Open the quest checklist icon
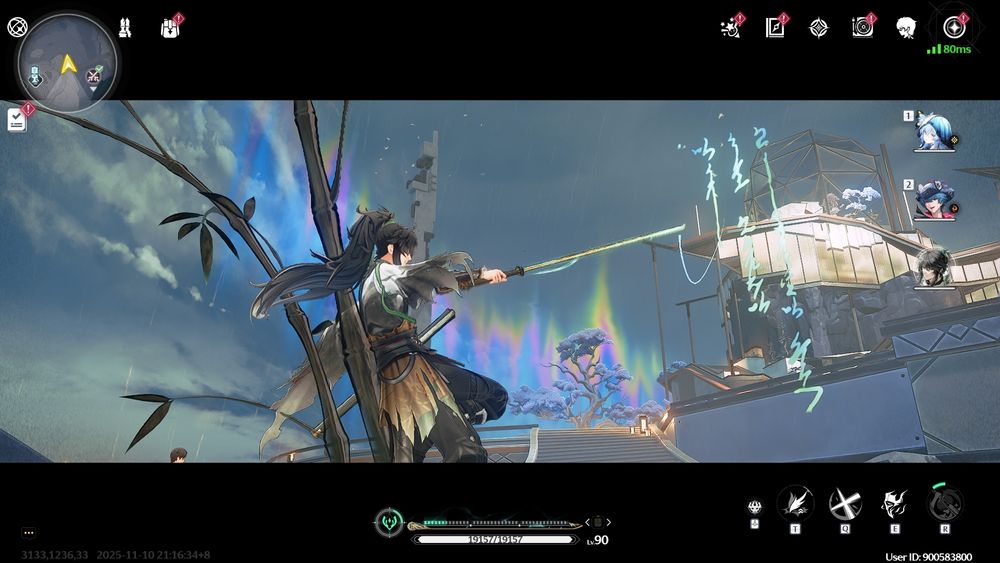The width and height of the screenshot is (1000, 563). pos(17,120)
